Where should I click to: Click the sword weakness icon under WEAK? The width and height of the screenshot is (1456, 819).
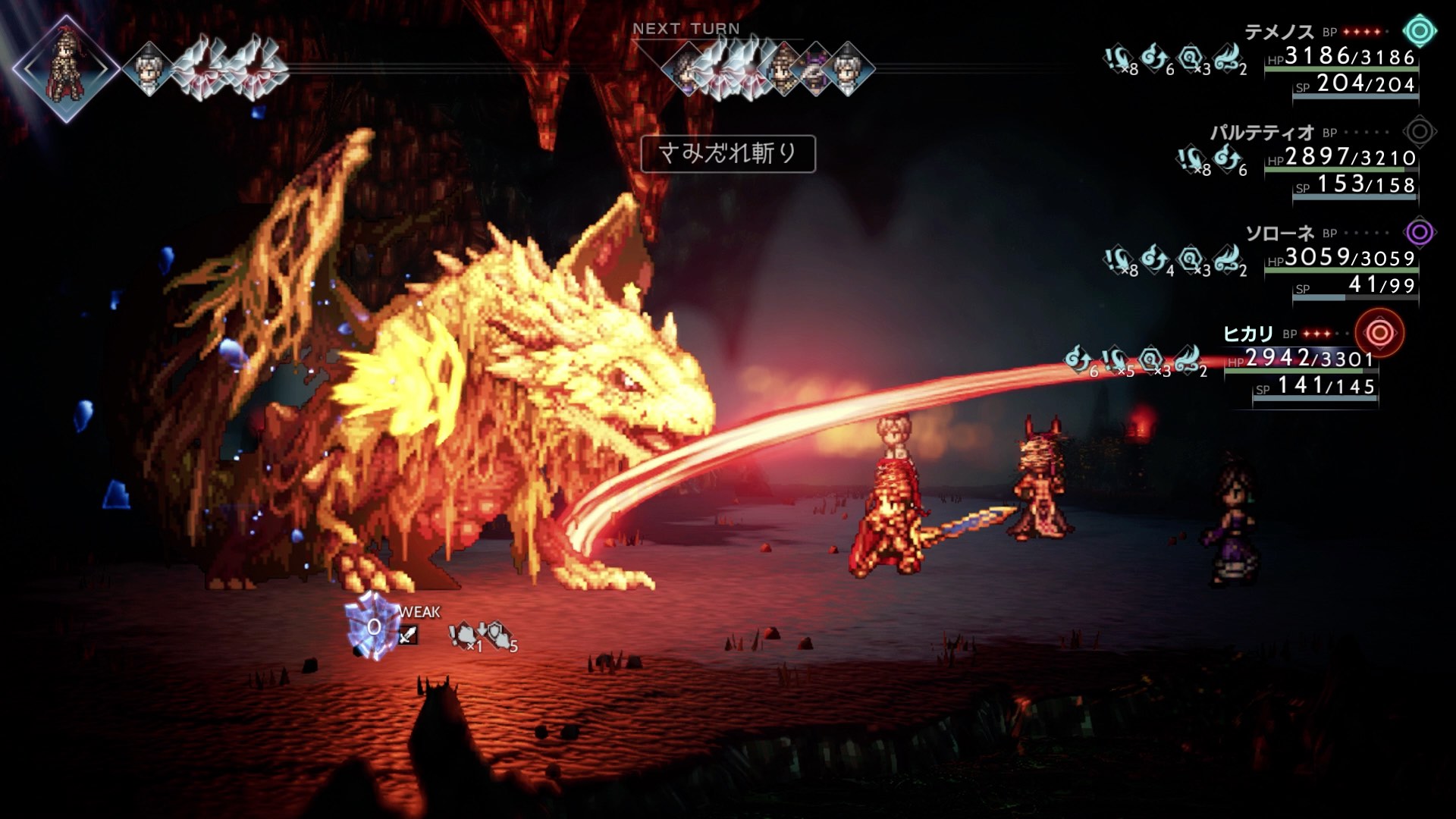(408, 635)
